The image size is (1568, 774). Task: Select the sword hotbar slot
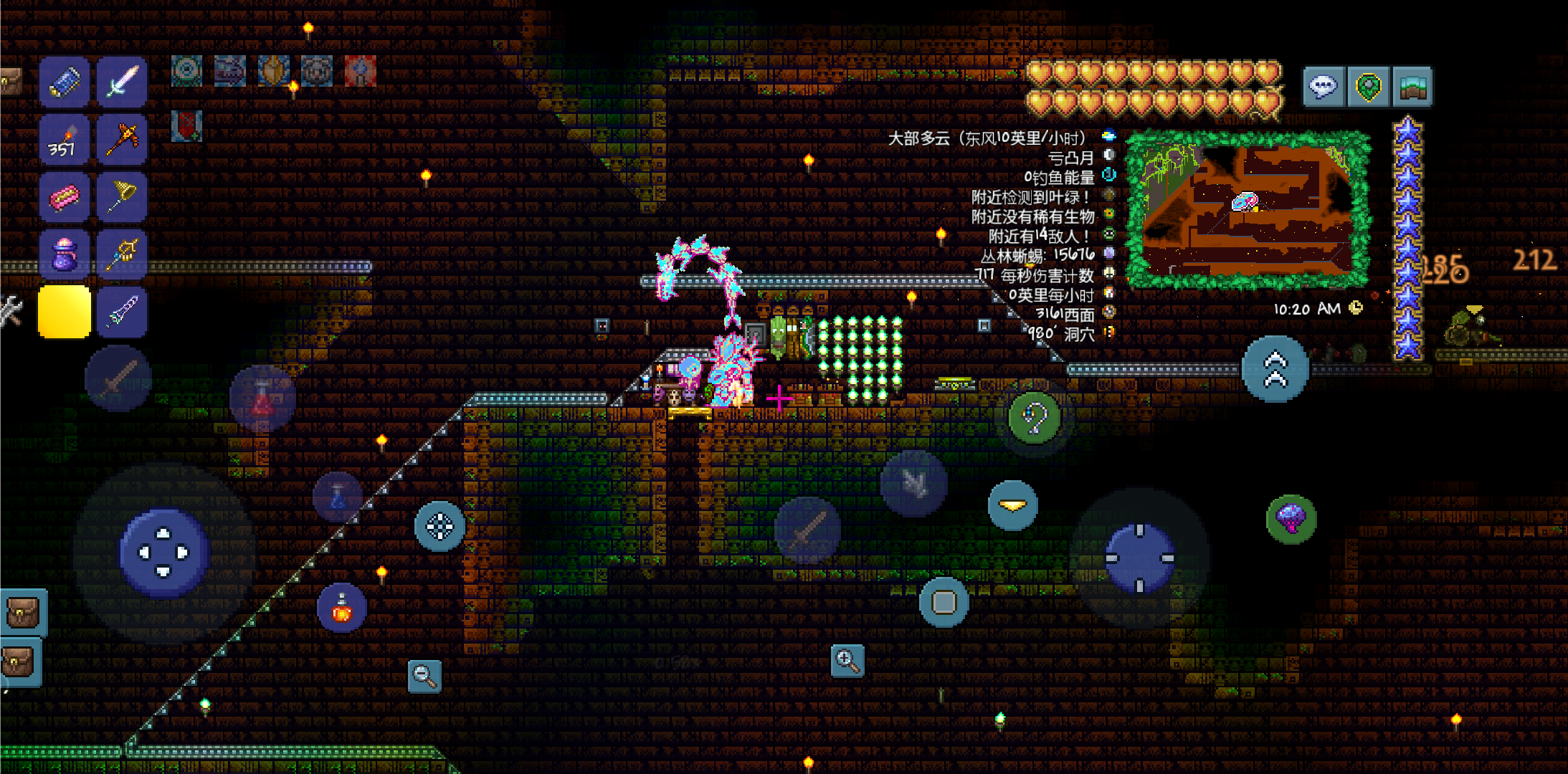121,82
